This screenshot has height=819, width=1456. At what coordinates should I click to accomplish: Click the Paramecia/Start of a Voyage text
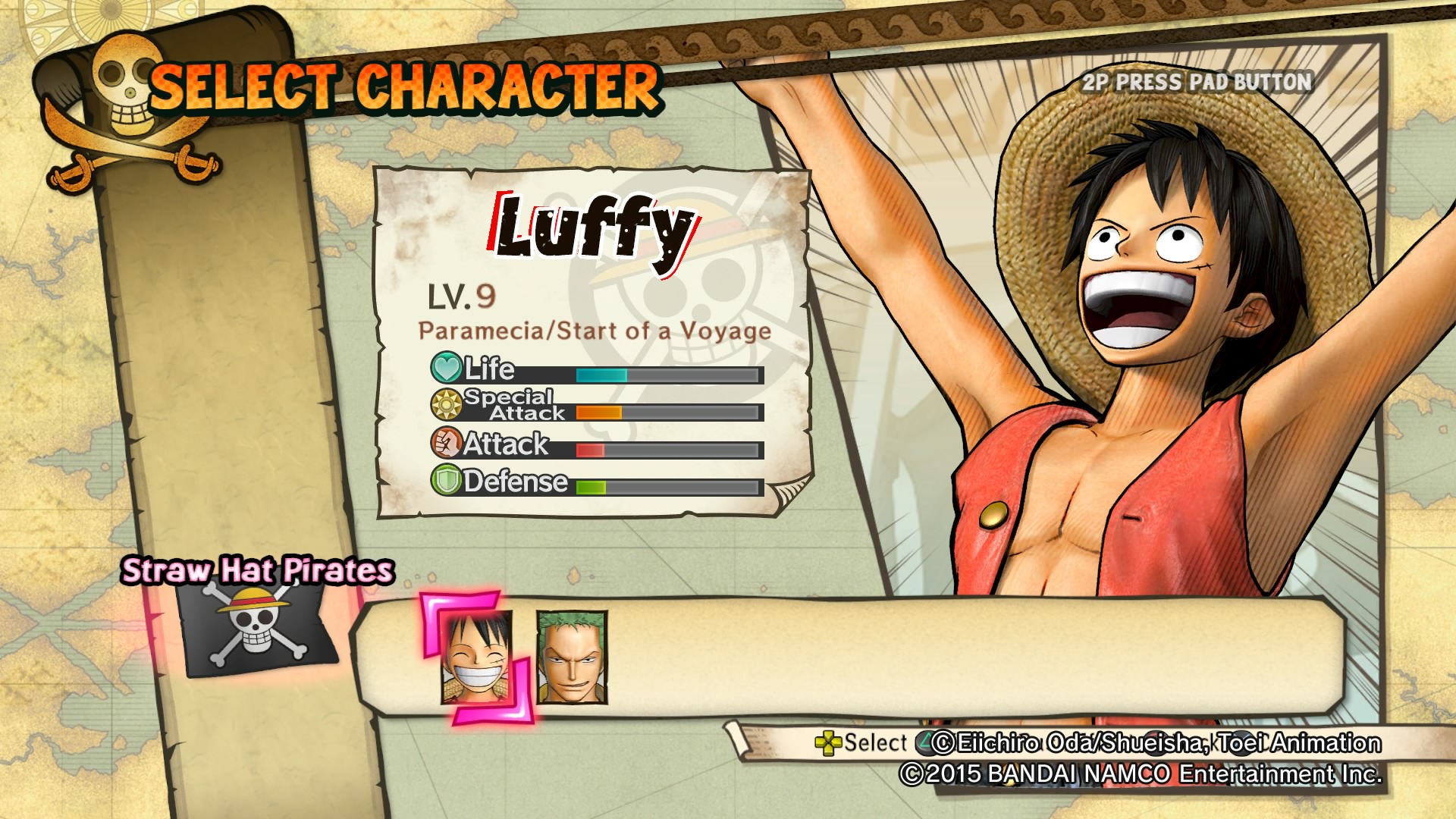coord(595,330)
